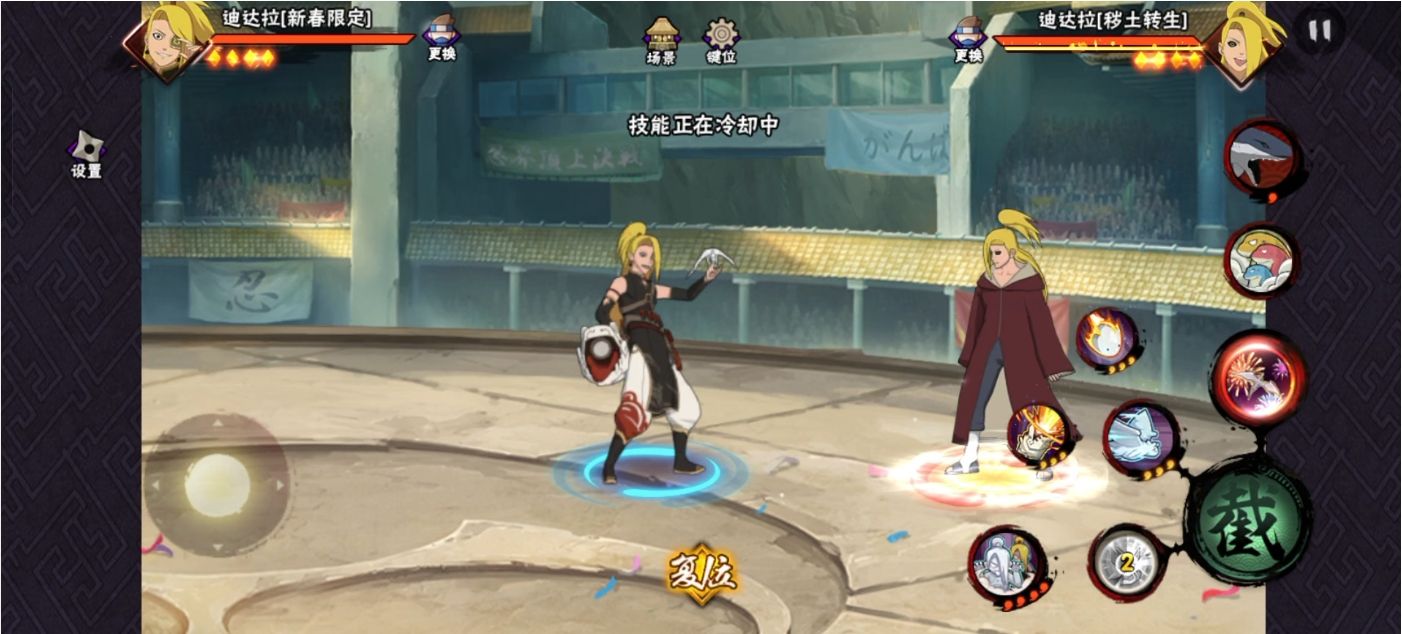Viewport: 1402px width, 634px height.
Task: Activate the fireworks ultimate skill
Action: (1259, 379)
